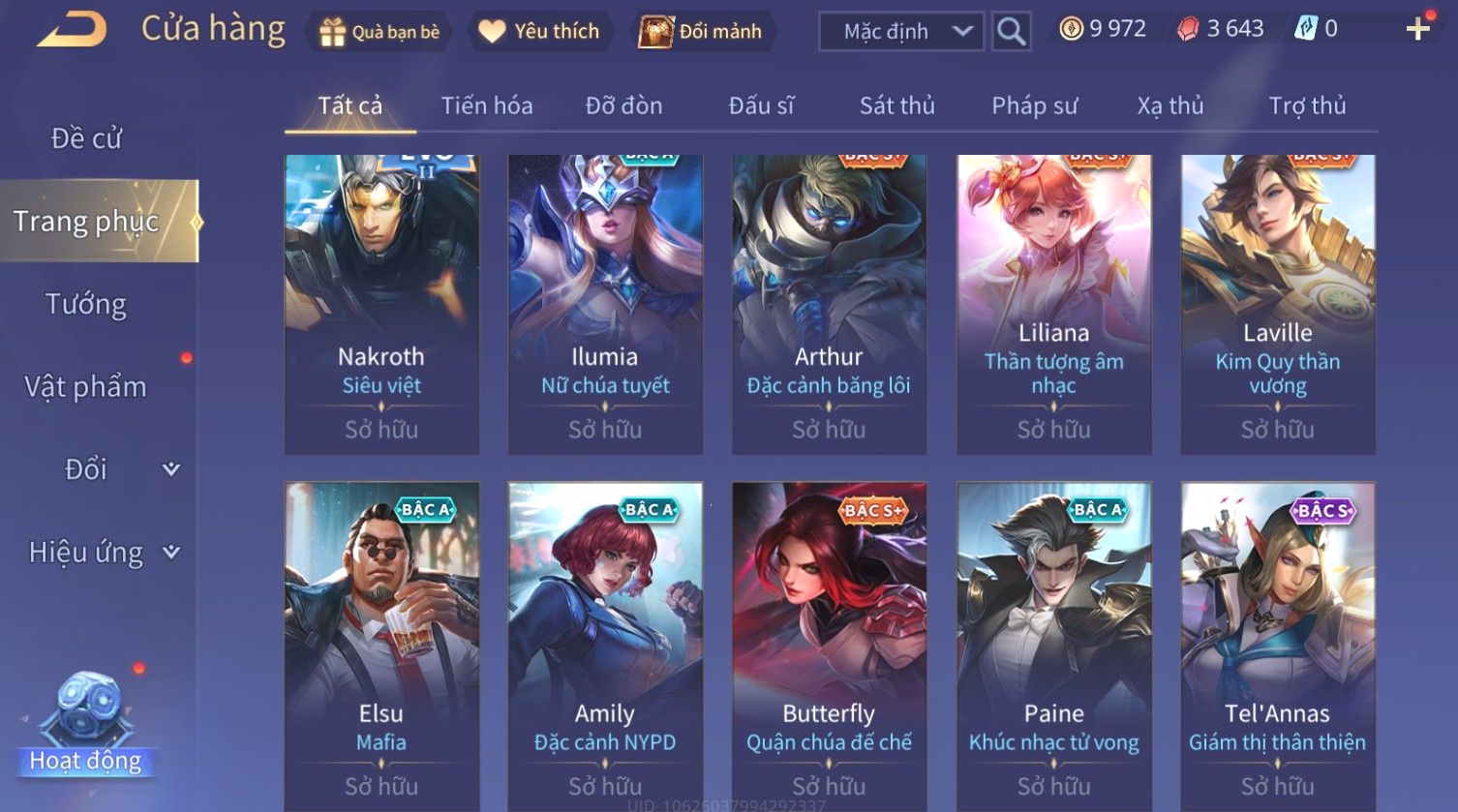1458x812 pixels.
Task: Go to the Vật phẩm items section
Action: click(86, 387)
